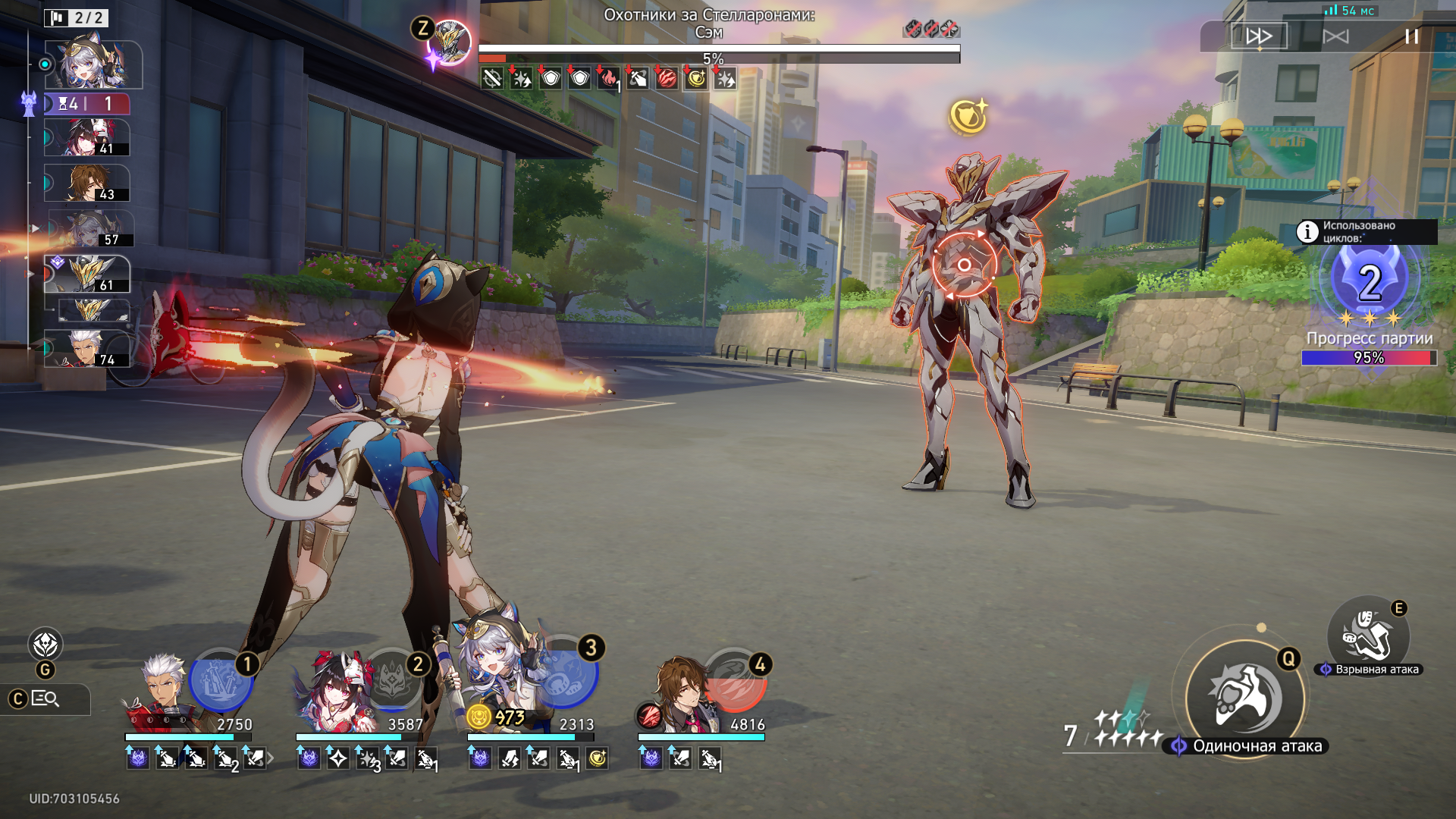Viewport: 1456px width, 819px height.
Task: Select the boss Sam's portrait icon
Action: (x=450, y=42)
